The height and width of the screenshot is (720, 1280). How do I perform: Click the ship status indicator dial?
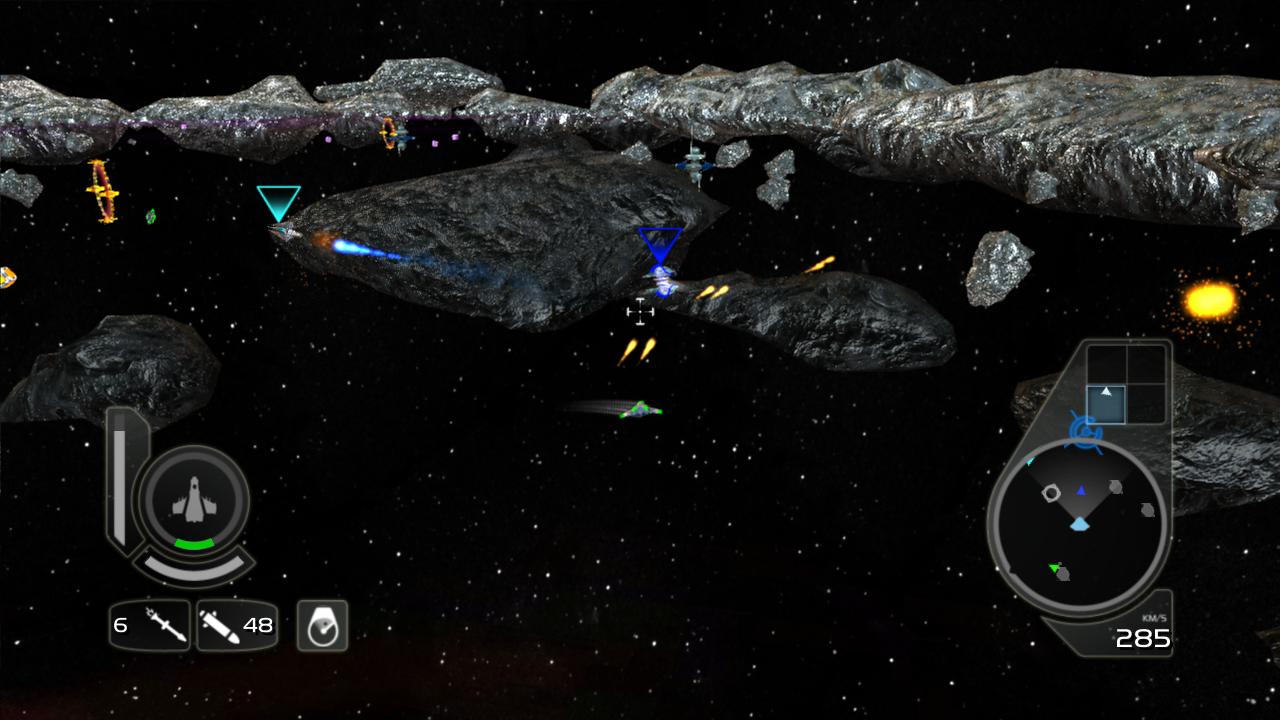[x=193, y=501]
